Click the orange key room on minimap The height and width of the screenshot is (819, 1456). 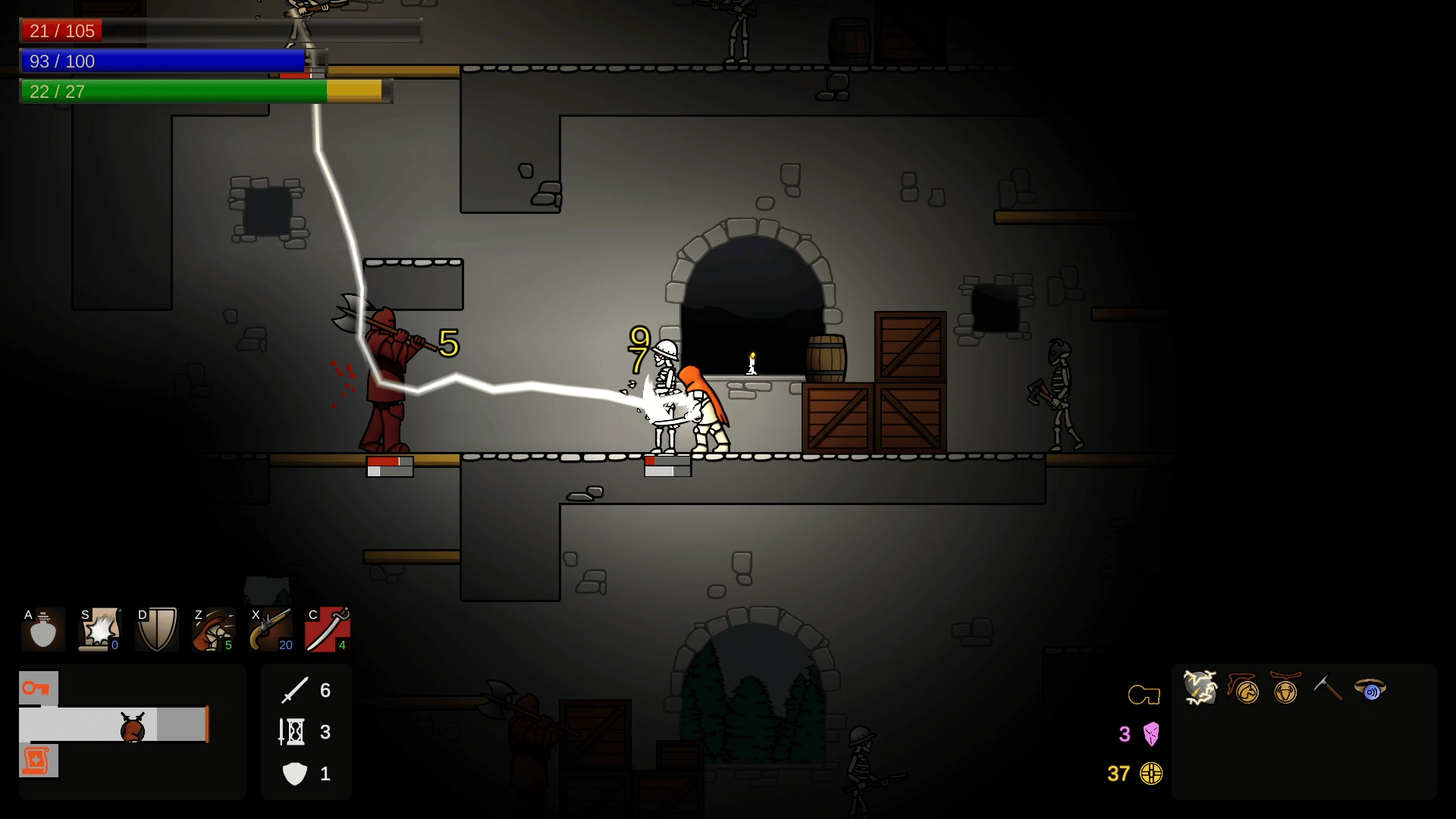[38, 689]
